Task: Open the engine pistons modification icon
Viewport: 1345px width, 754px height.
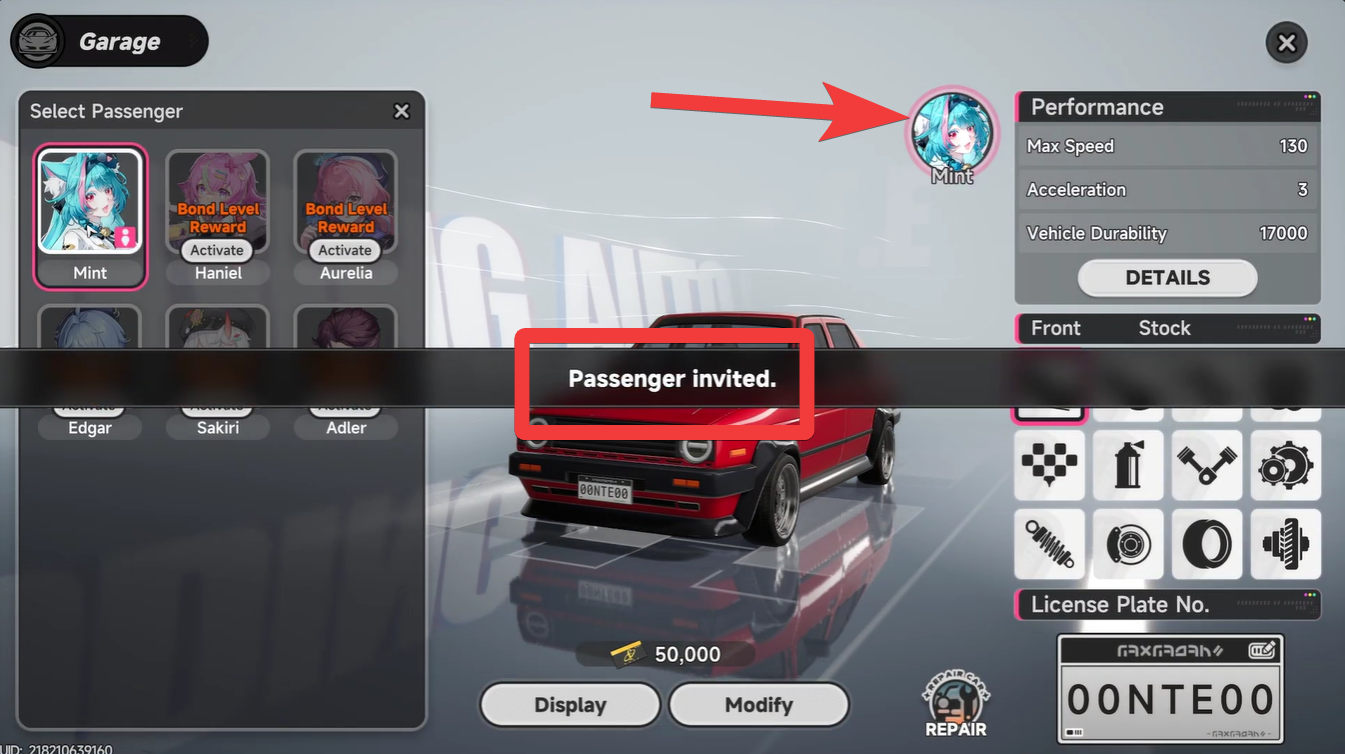Action: [x=1207, y=465]
